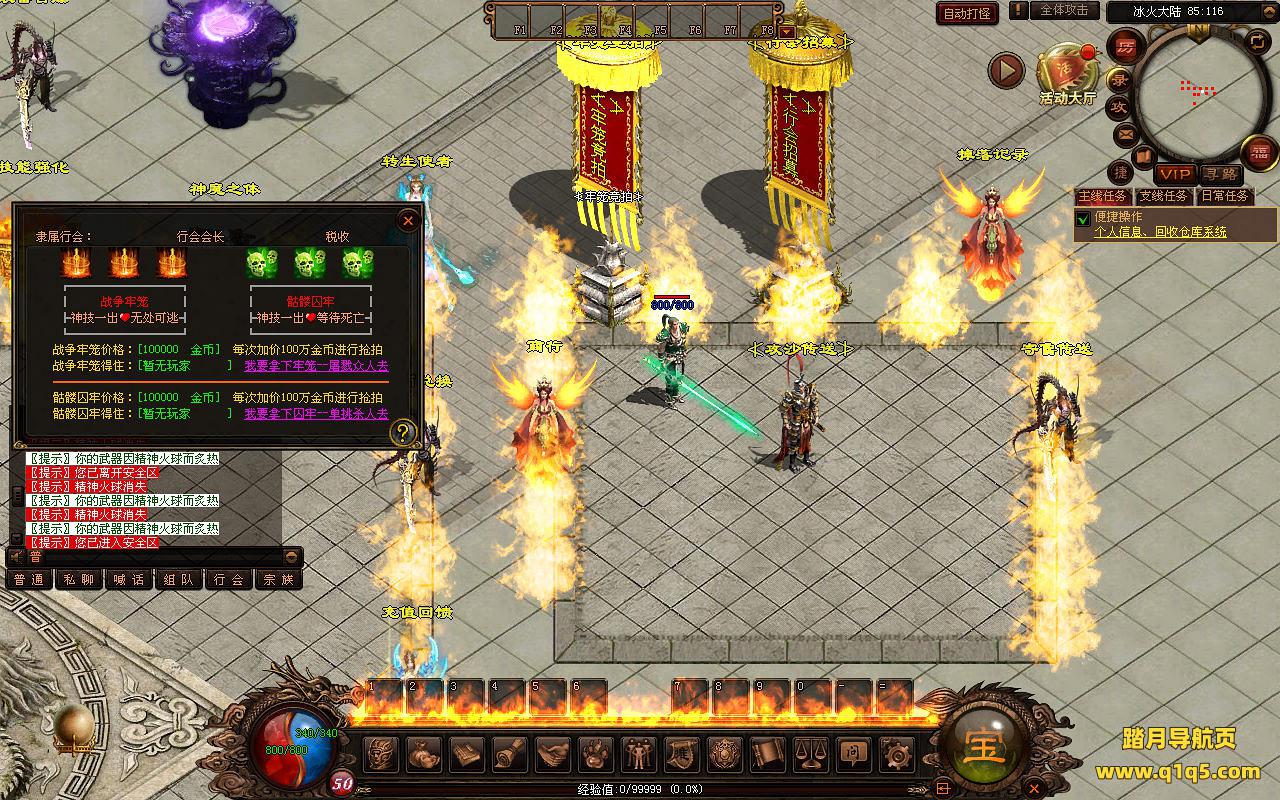Toggle the 自动打怪 auto-fight button
Screen dimensions: 1280x800
[x=968, y=13]
